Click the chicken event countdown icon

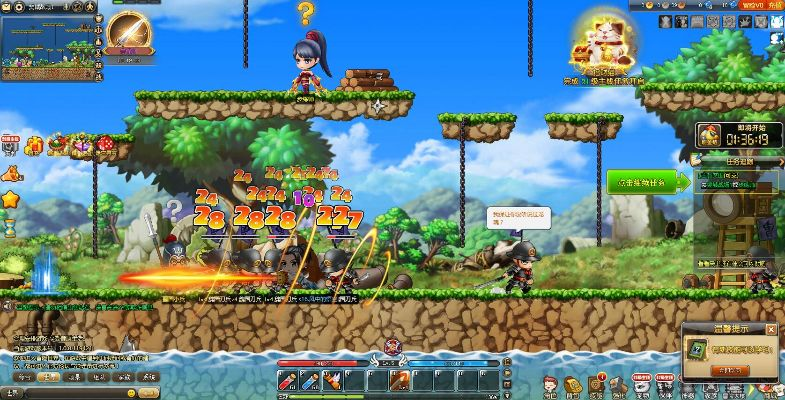(x=712, y=136)
